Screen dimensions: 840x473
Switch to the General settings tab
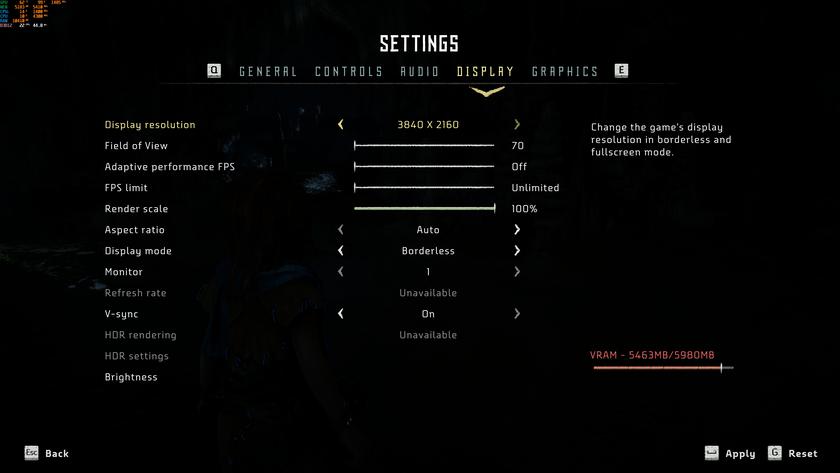[268, 72]
